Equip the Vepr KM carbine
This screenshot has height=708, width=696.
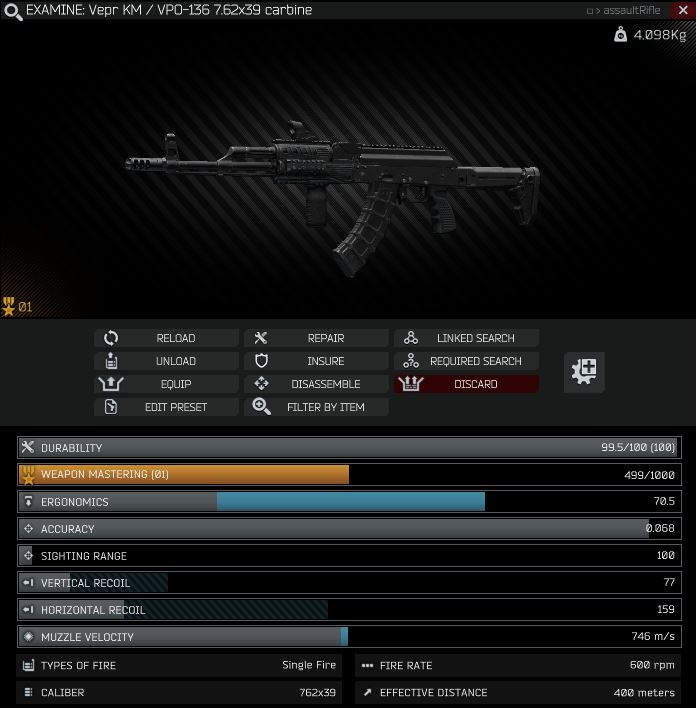pos(167,384)
